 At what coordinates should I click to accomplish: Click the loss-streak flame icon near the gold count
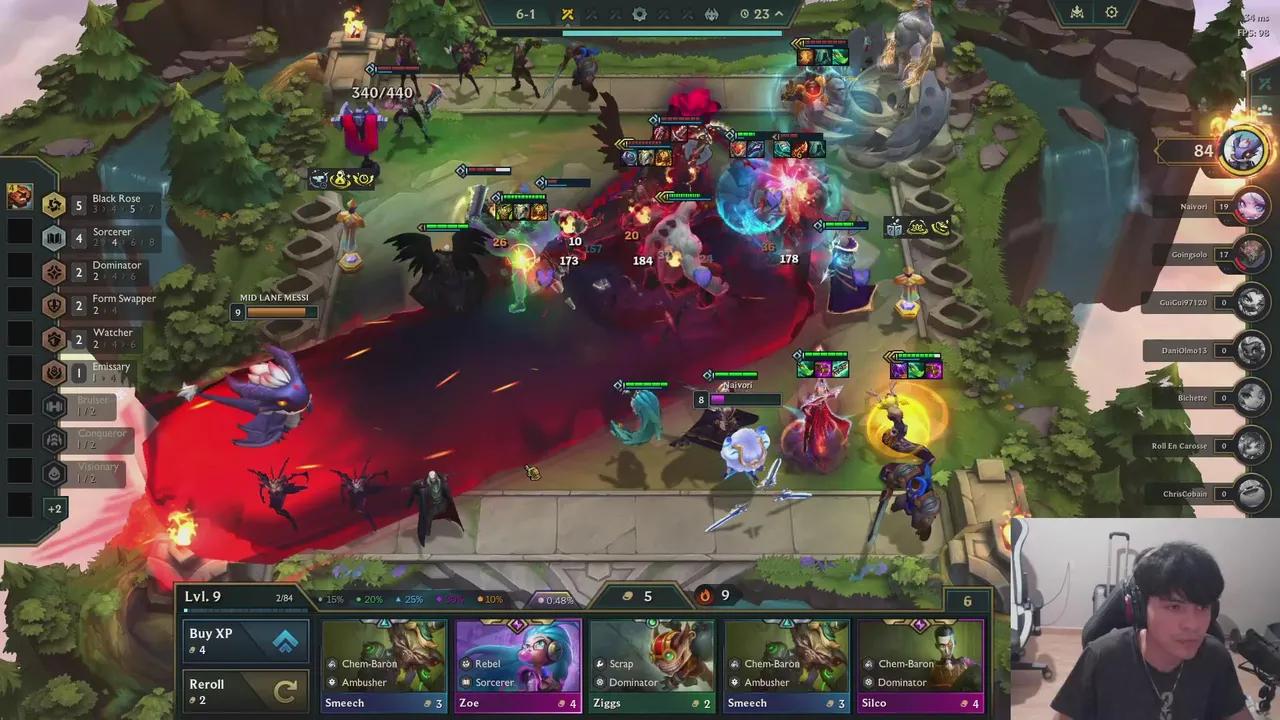706,596
